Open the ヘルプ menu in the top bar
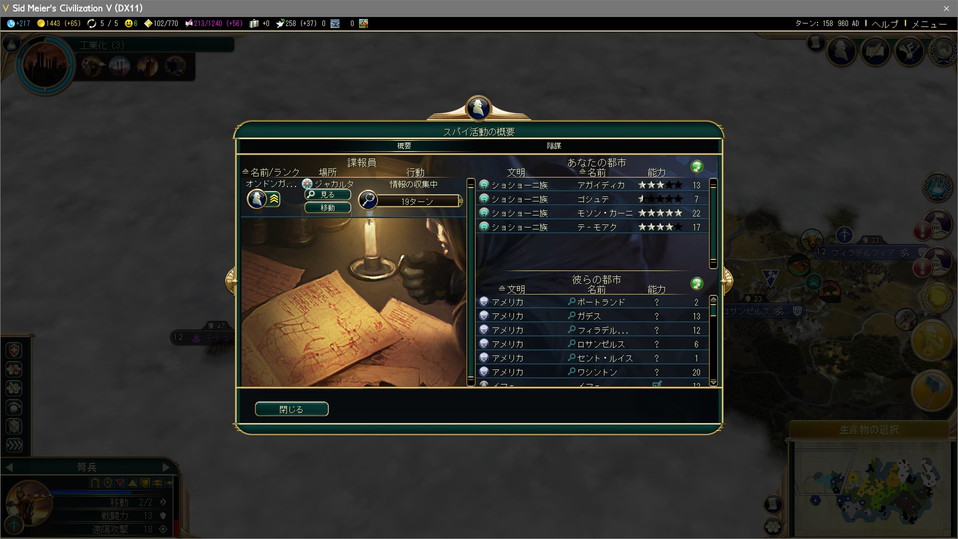The height and width of the screenshot is (539, 958). 884,23
